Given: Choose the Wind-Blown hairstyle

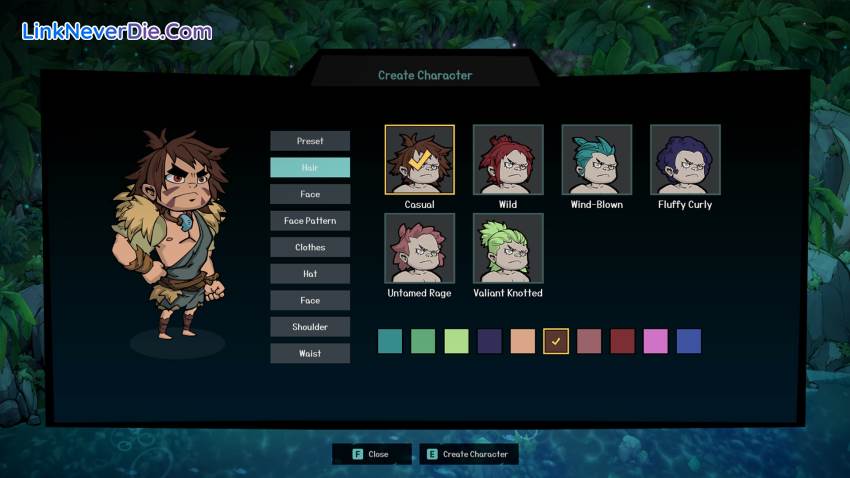Looking at the screenshot, I should click(596, 160).
